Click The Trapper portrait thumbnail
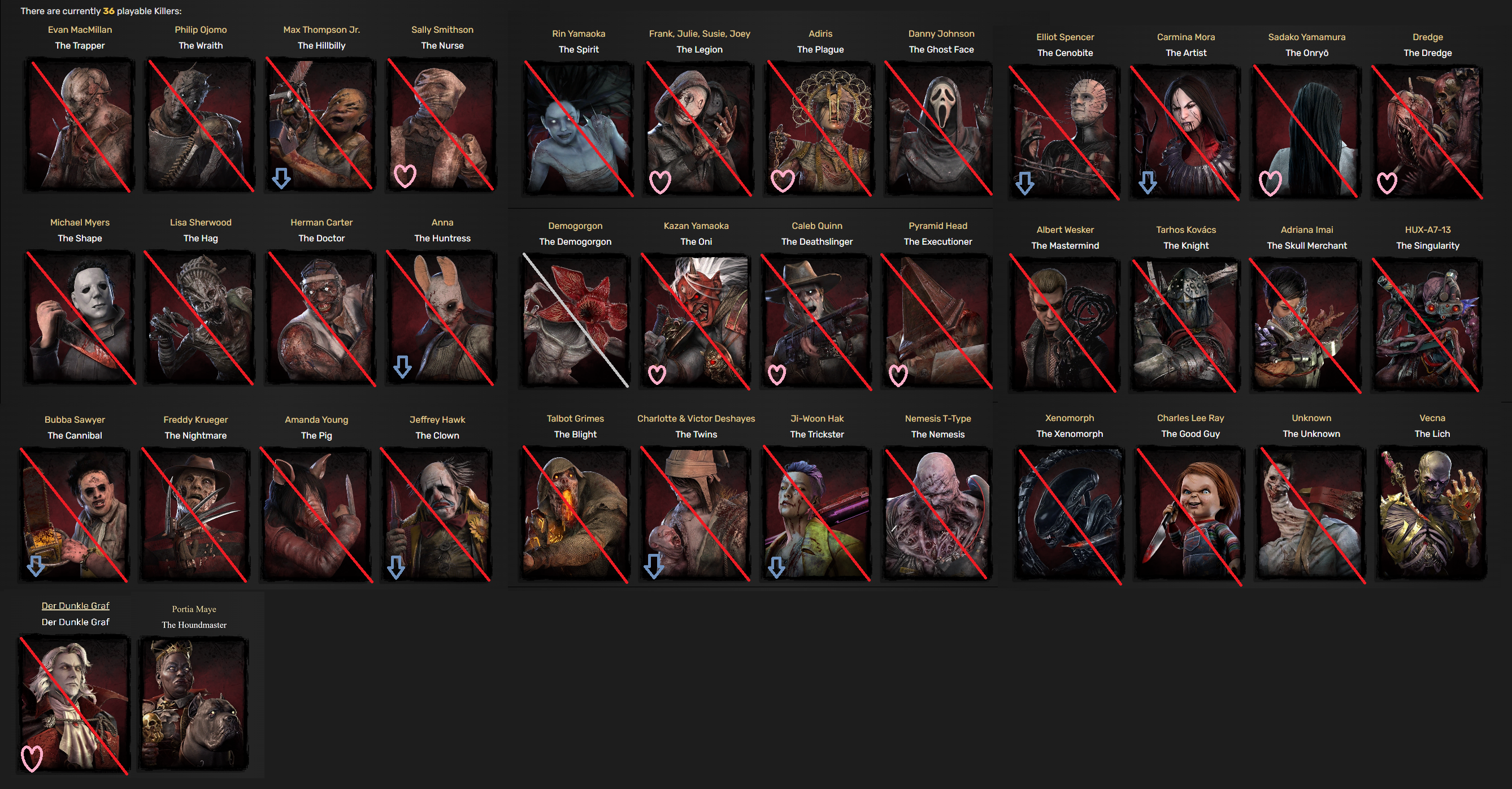 coord(80,125)
